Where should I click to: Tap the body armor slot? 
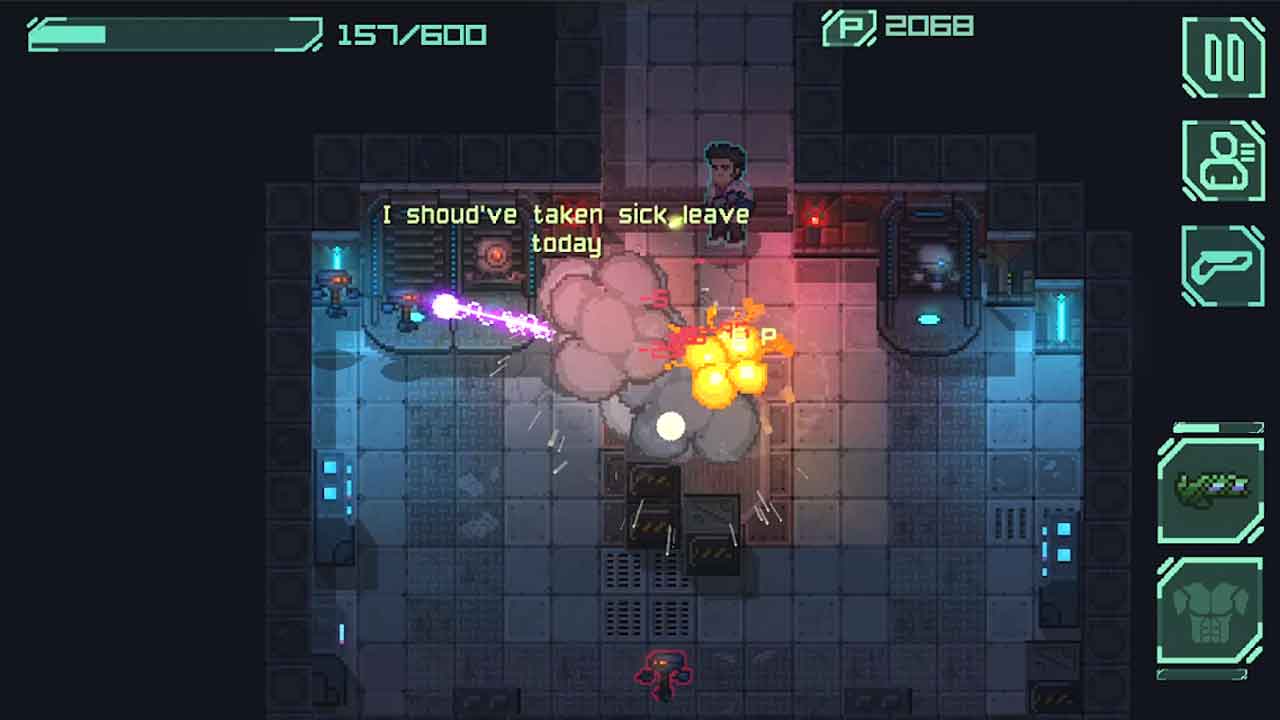point(1211,610)
